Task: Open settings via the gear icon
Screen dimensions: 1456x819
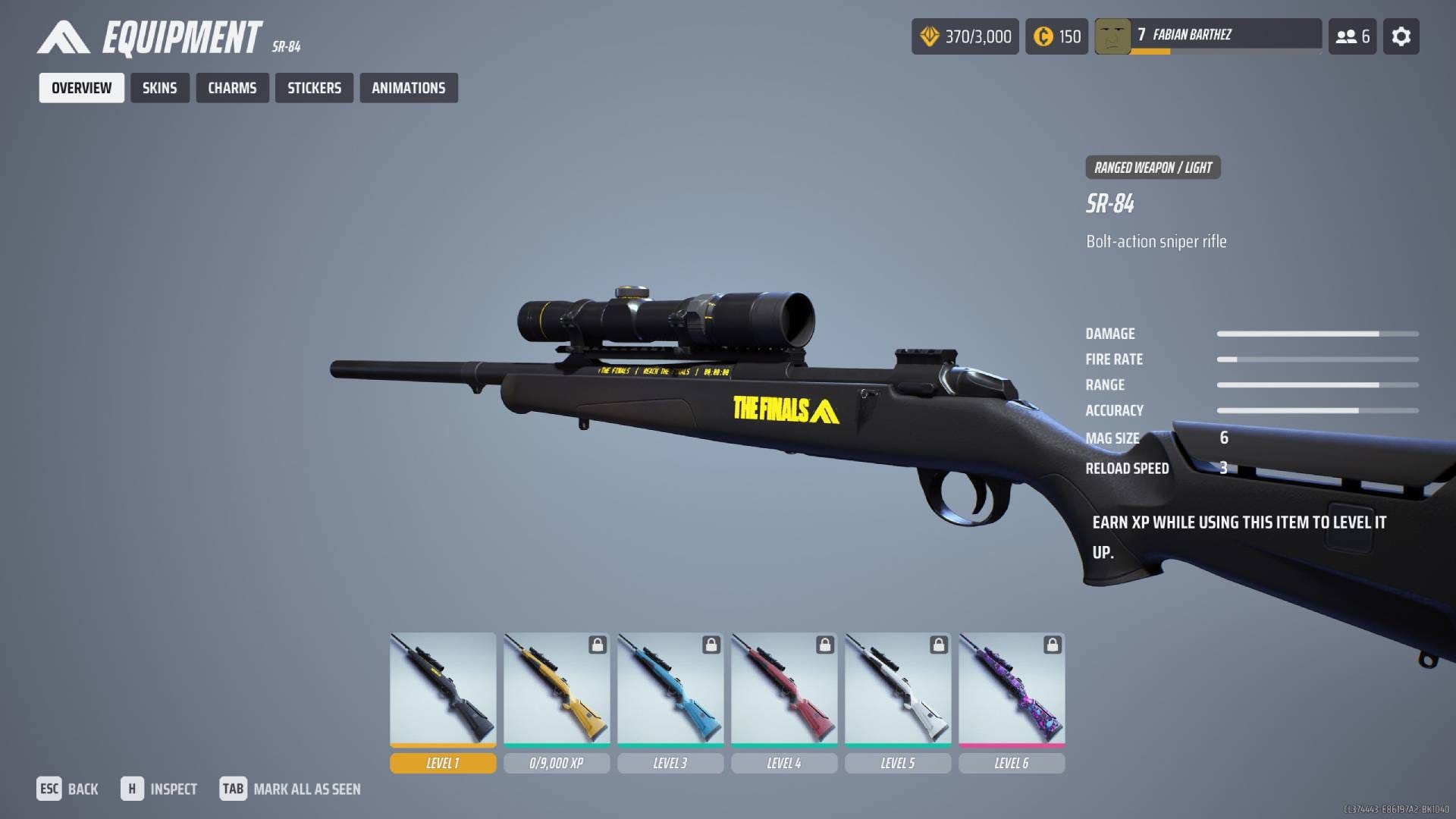Action: pos(1401,36)
